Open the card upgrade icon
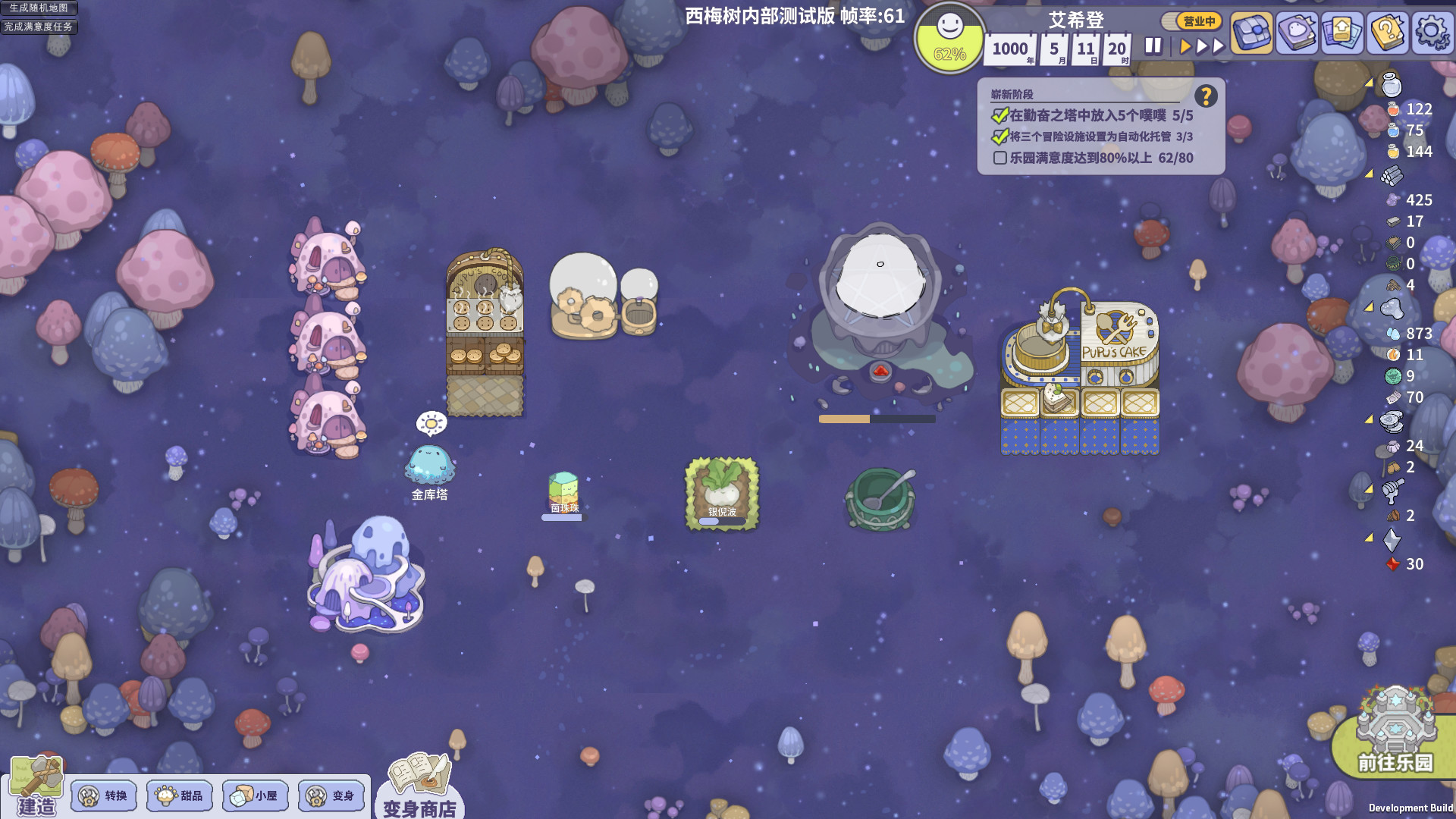This screenshot has width=1456, height=819. [1342, 32]
